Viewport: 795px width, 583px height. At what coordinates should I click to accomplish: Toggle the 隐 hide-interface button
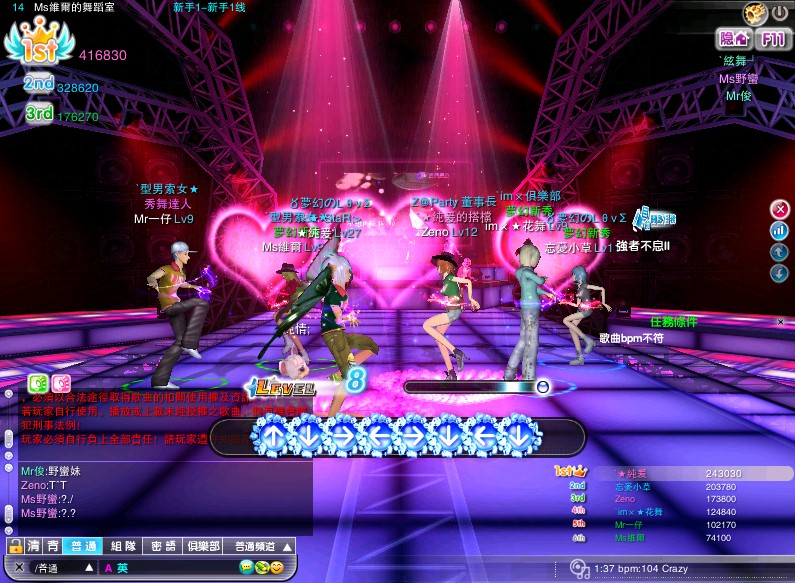tap(733, 39)
